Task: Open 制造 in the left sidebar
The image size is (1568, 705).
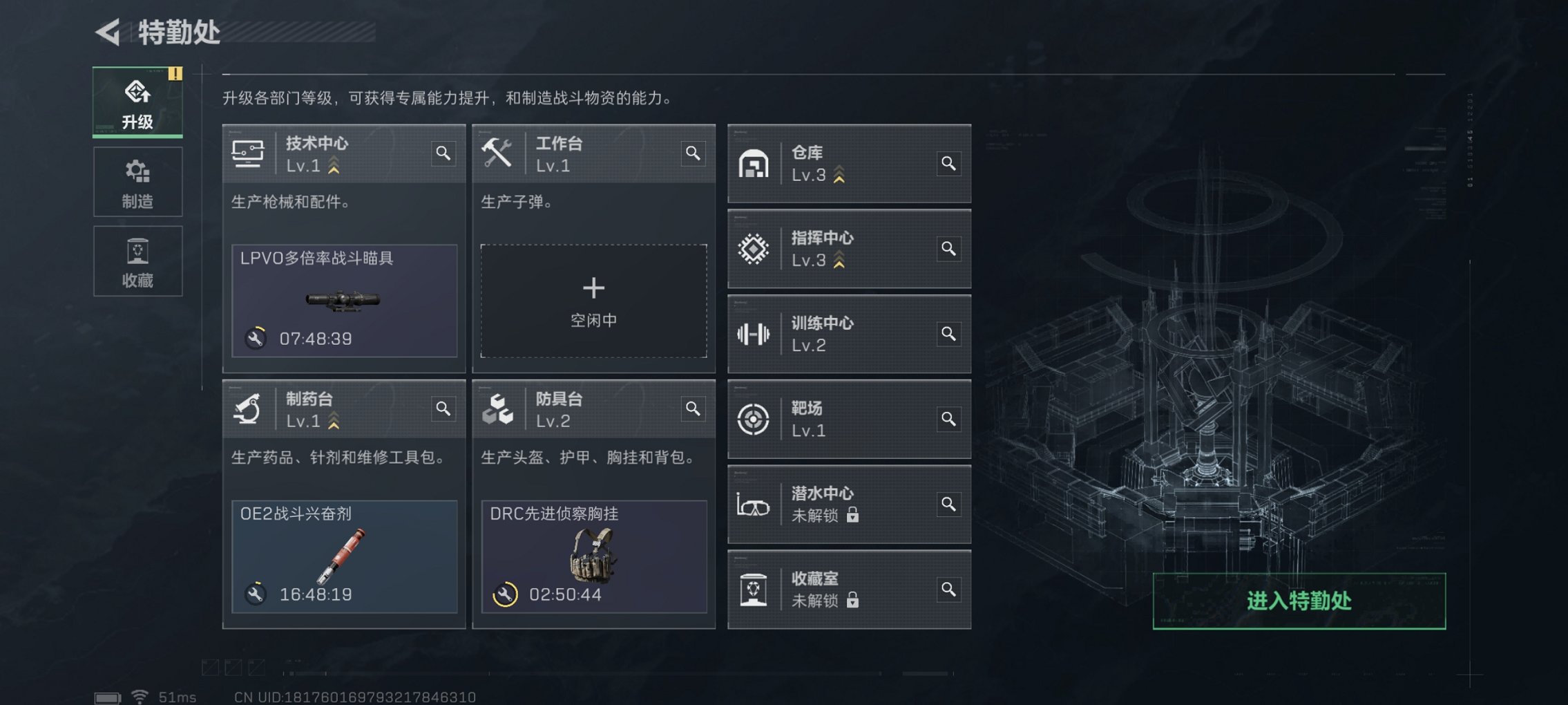Action: (x=137, y=182)
